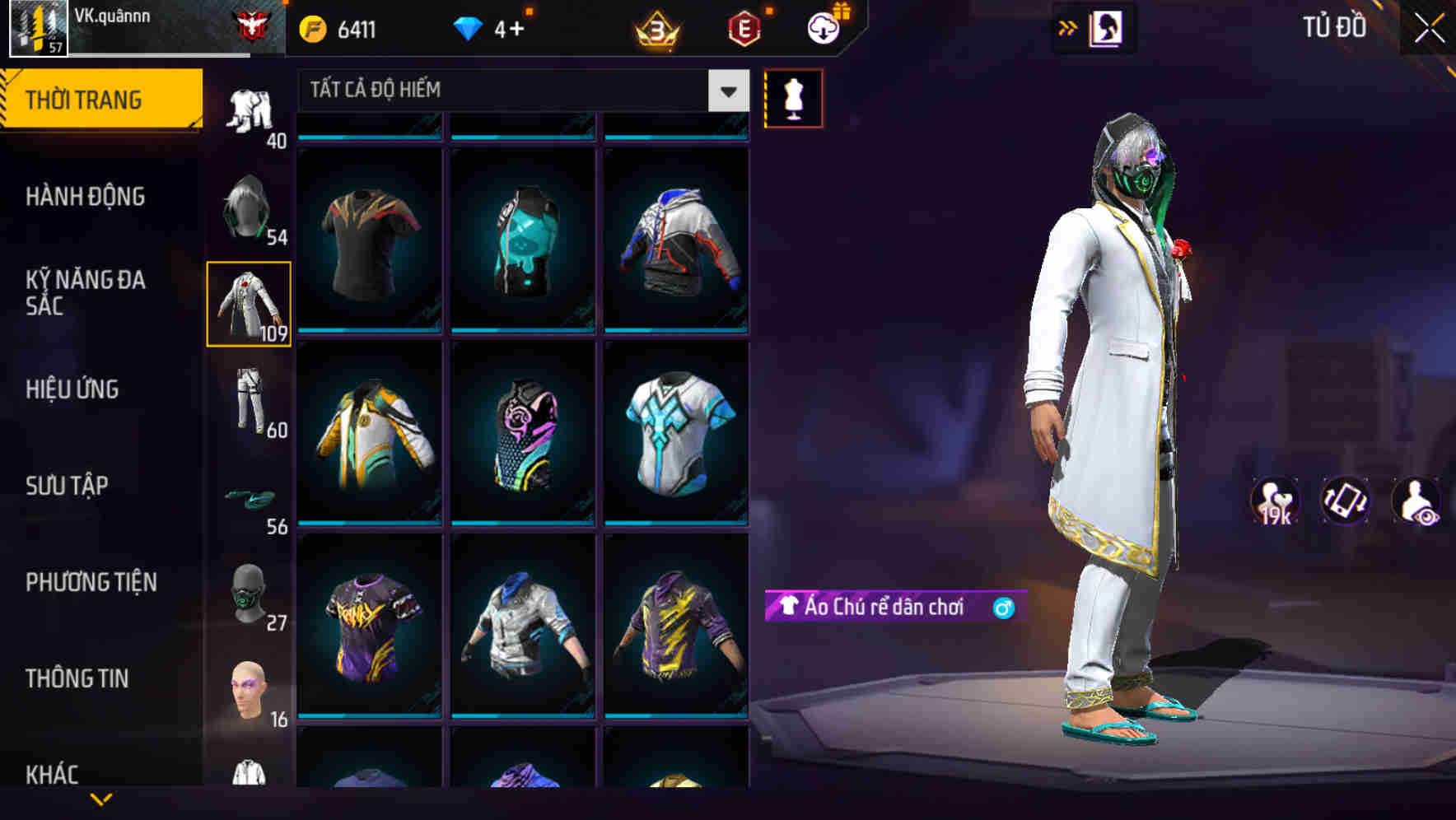Click the double-arrow expander near profile icon

pos(1068,27)
